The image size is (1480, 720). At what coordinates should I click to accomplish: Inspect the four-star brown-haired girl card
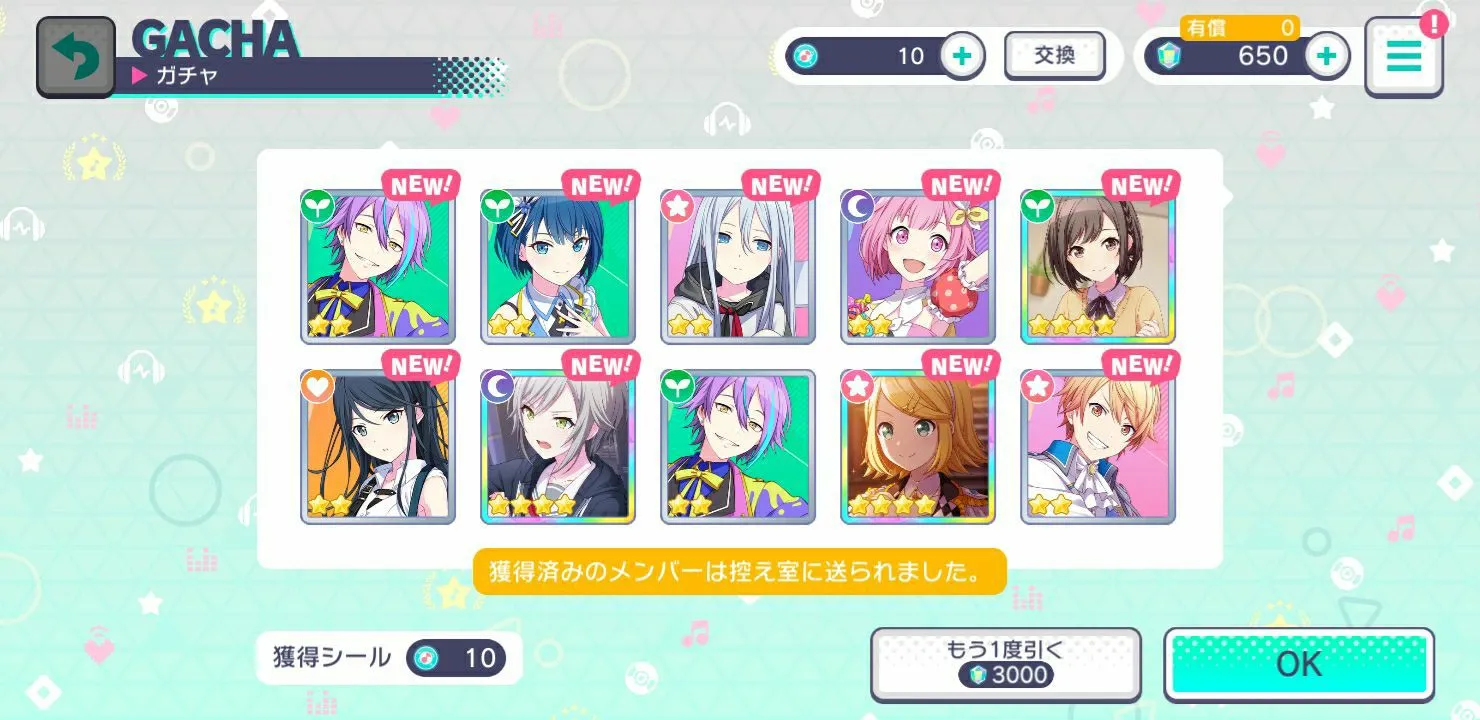pos(1097,266)
